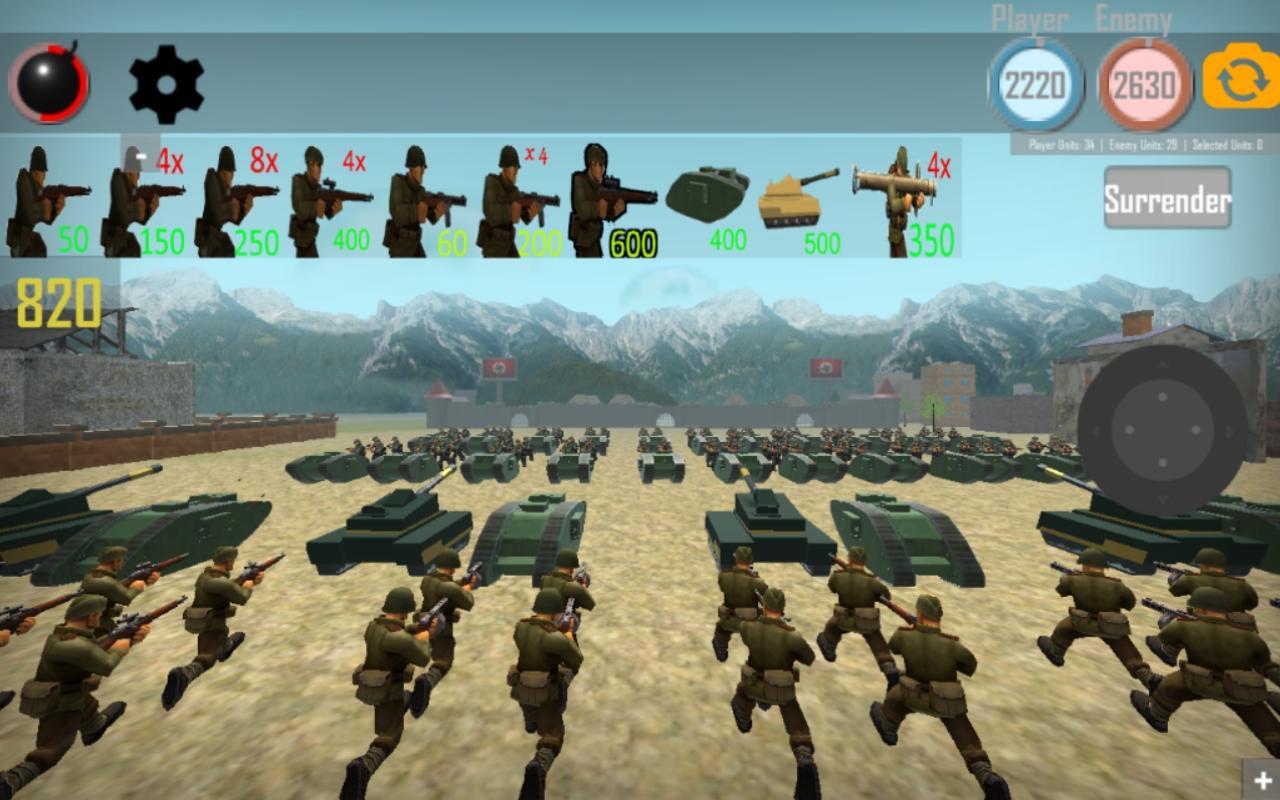Image resolution: width=1280 pixels, height=800 pixels.
Task: Select the green tank costing 400
Action: click(705, 195)
